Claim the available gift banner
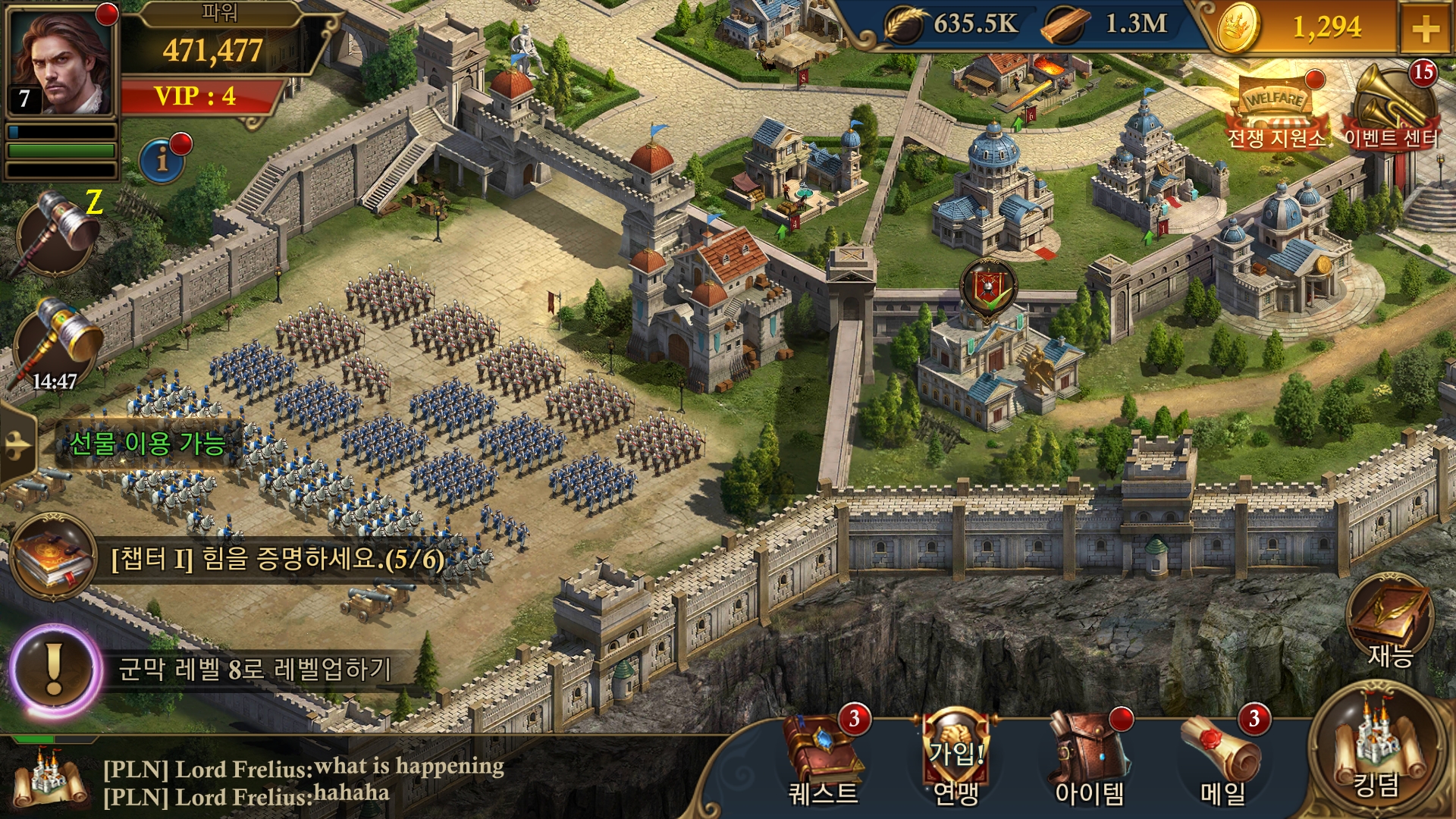The height and width of the screenshot is (819, 1456). coord(149,444)
